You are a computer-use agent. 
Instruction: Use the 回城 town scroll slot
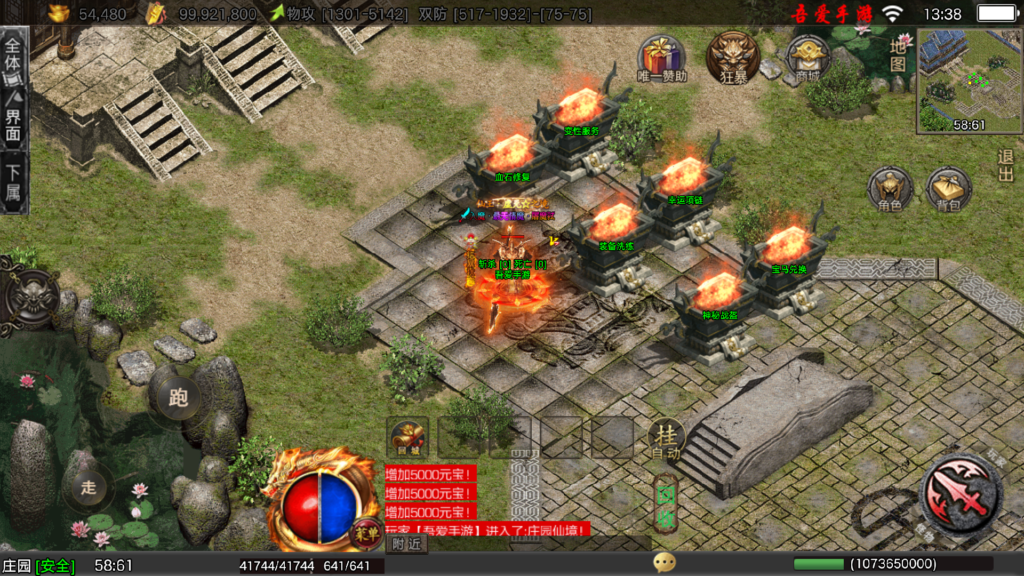[407, 437]
